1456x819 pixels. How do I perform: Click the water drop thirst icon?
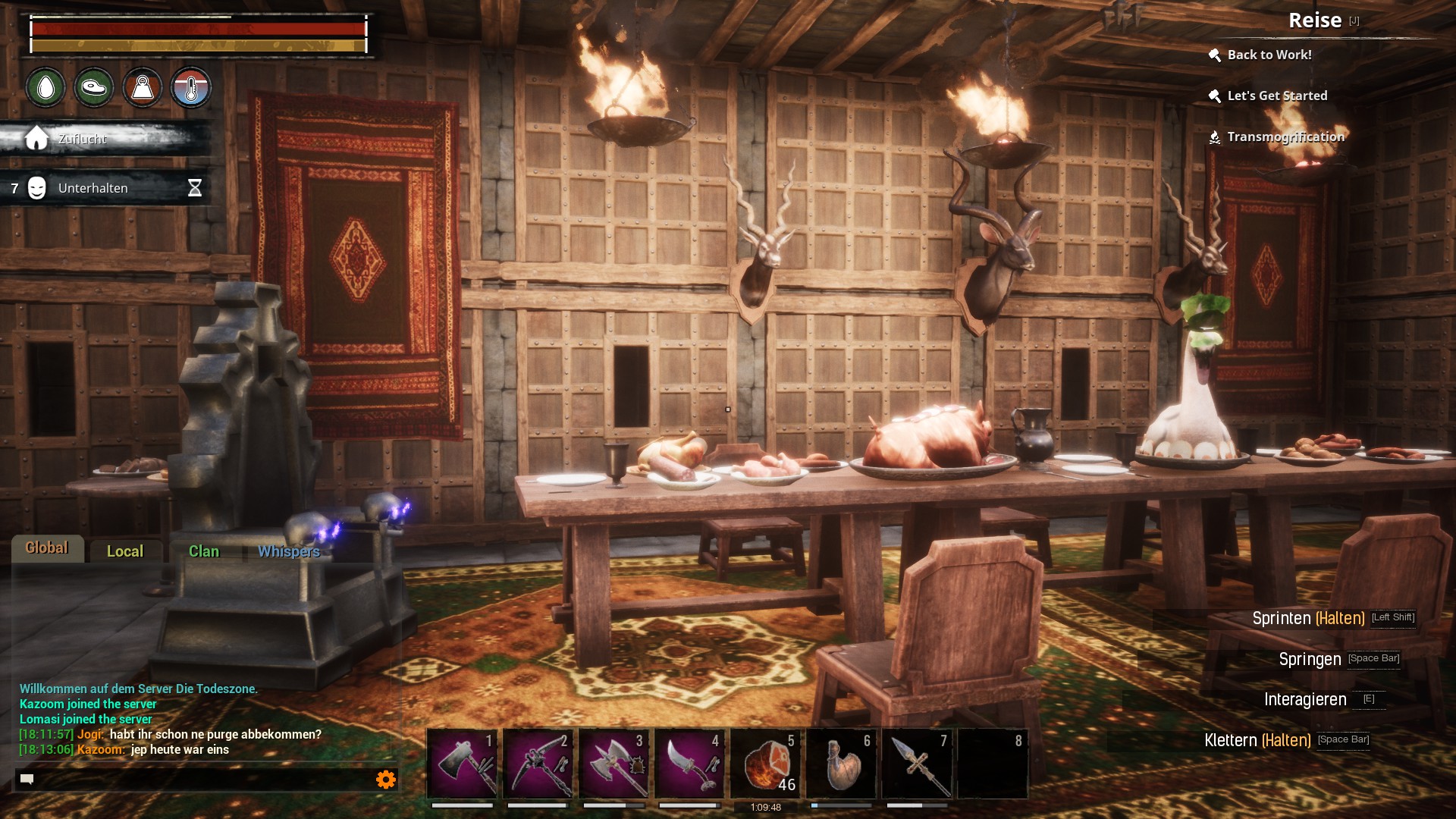tap(45, 88)
